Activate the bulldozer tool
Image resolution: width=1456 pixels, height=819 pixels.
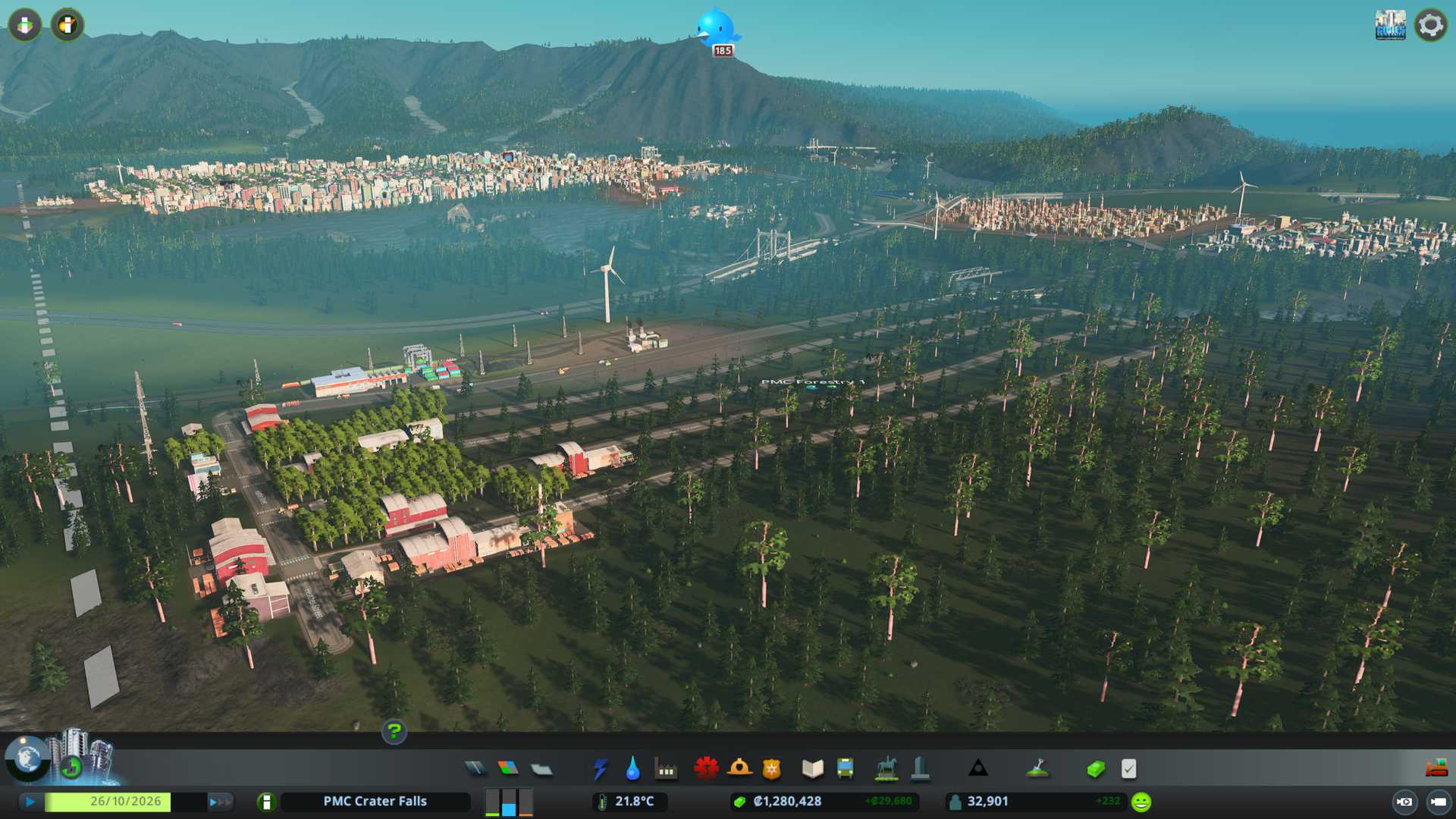(x=1436, y=769)
